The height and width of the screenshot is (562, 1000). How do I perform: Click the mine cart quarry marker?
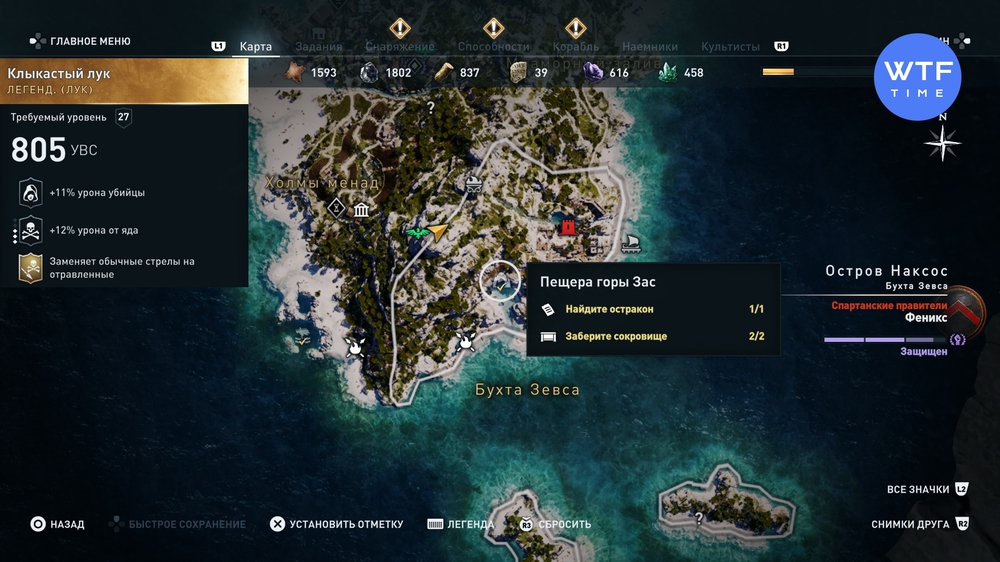[x=469, y=183]
